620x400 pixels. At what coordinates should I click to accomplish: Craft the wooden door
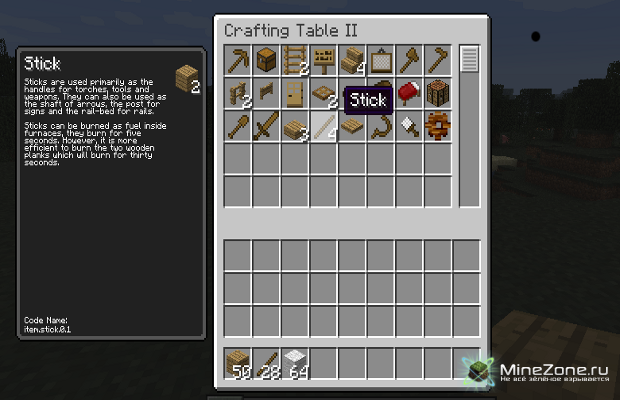pyautogui.click(x=295, y=94)
